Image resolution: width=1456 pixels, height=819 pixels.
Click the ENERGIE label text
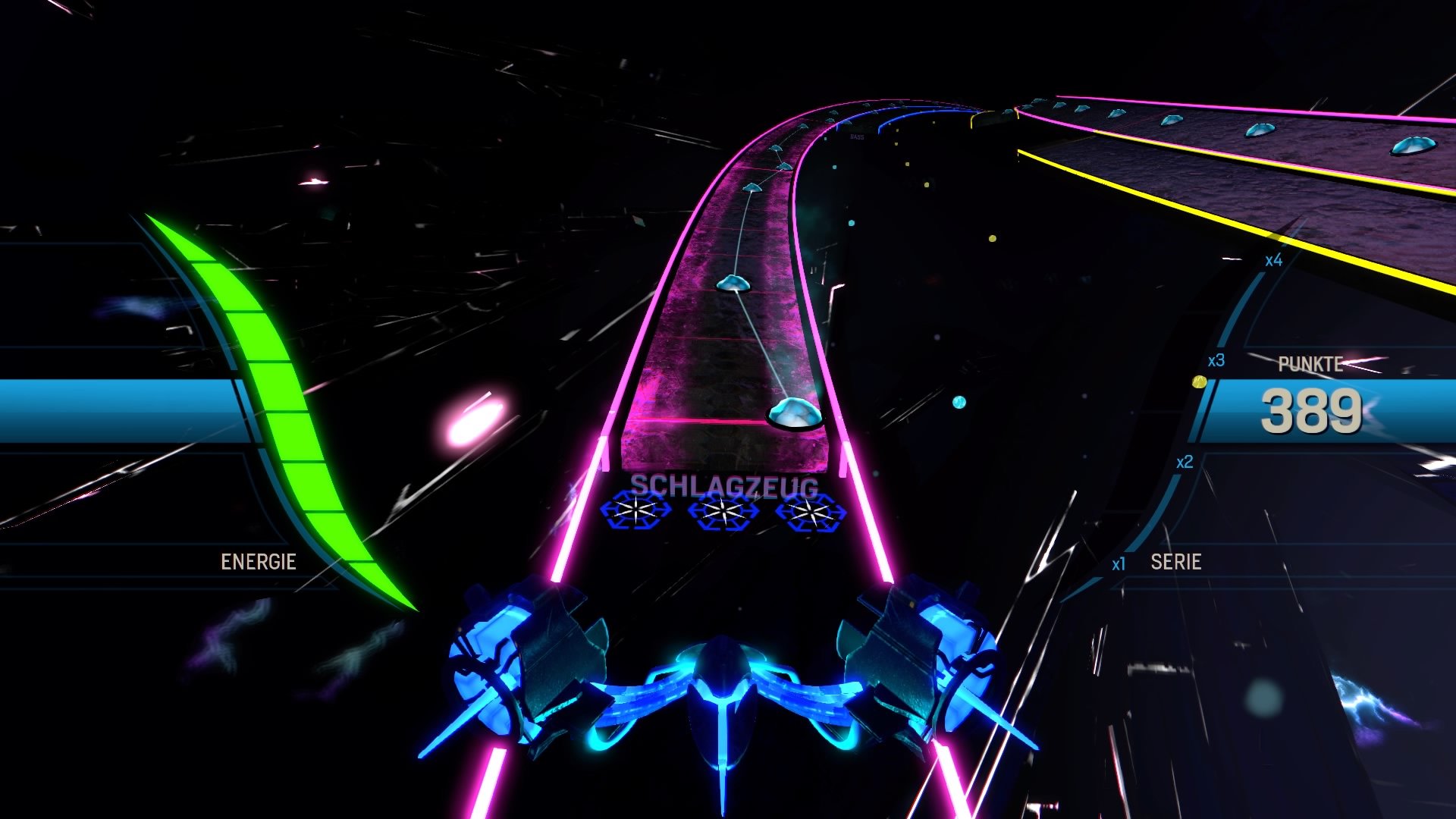[259, 562]
